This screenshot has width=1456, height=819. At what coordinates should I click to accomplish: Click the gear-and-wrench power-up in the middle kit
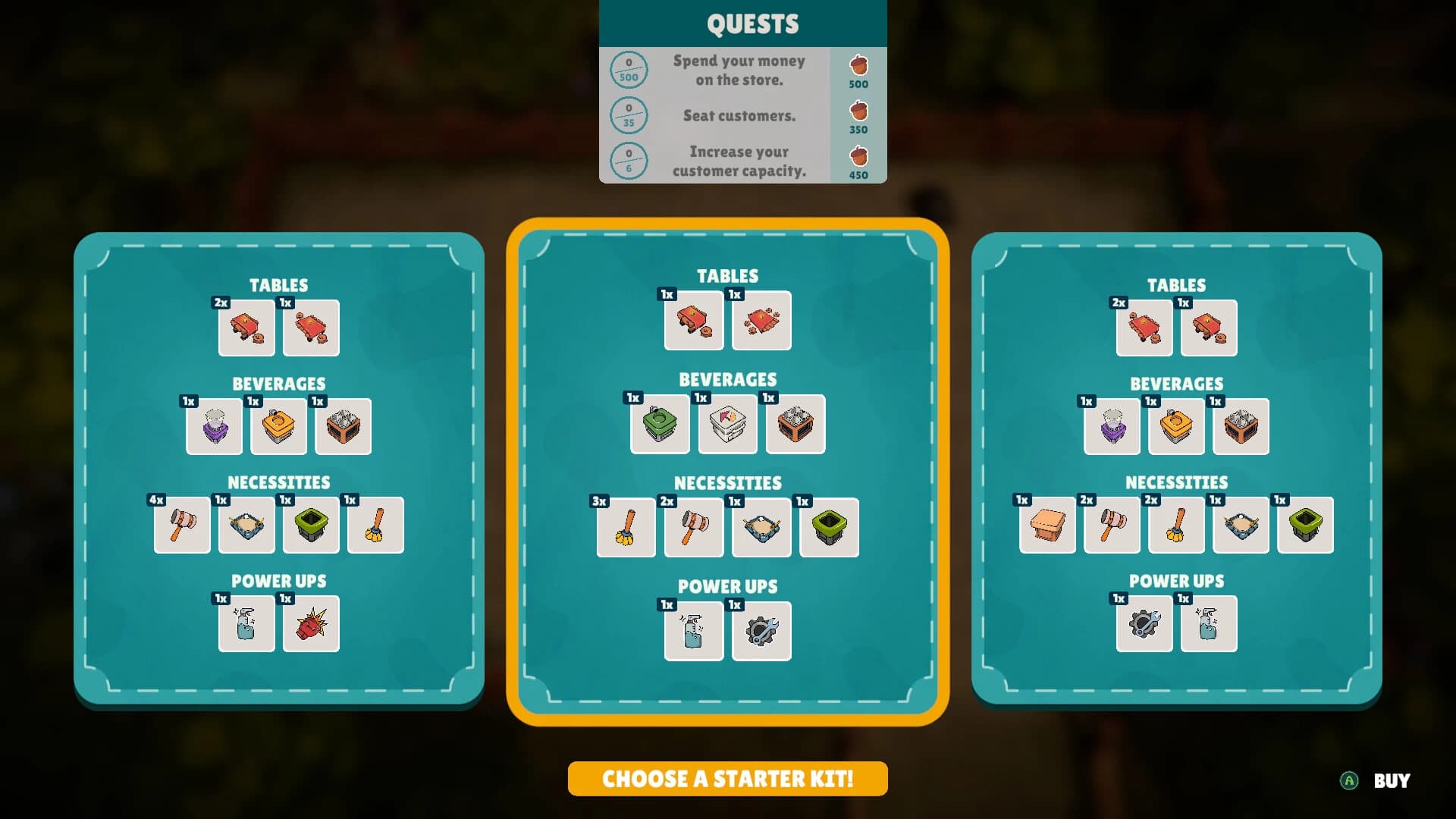click(x=761, y=632)
